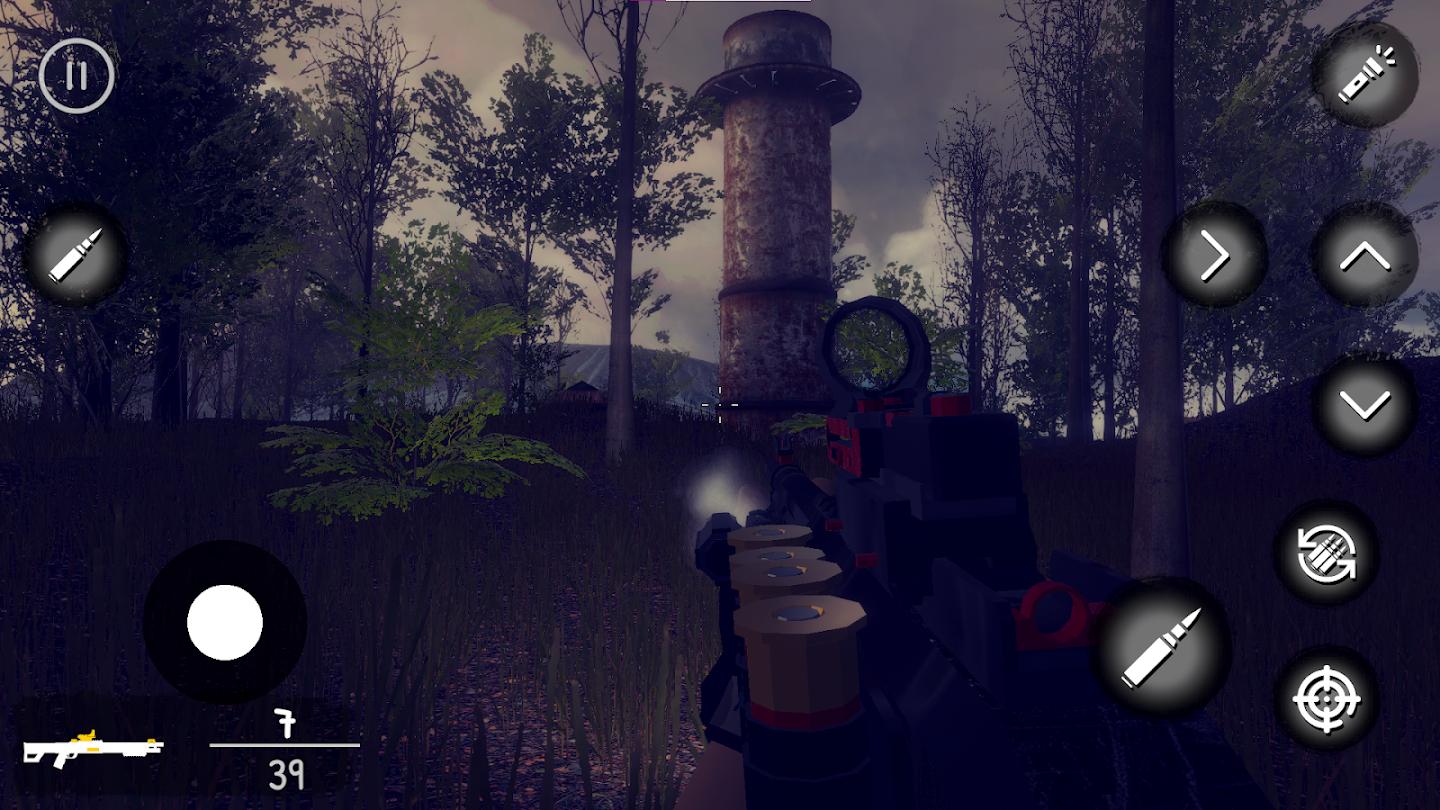Toggle the flashlight icon
Screen dimensions: 1440x810
tap(1365, 75)
